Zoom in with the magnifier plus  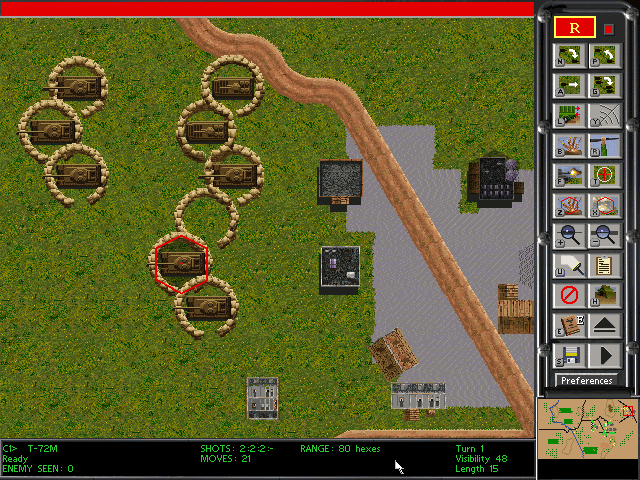point(568,236)
